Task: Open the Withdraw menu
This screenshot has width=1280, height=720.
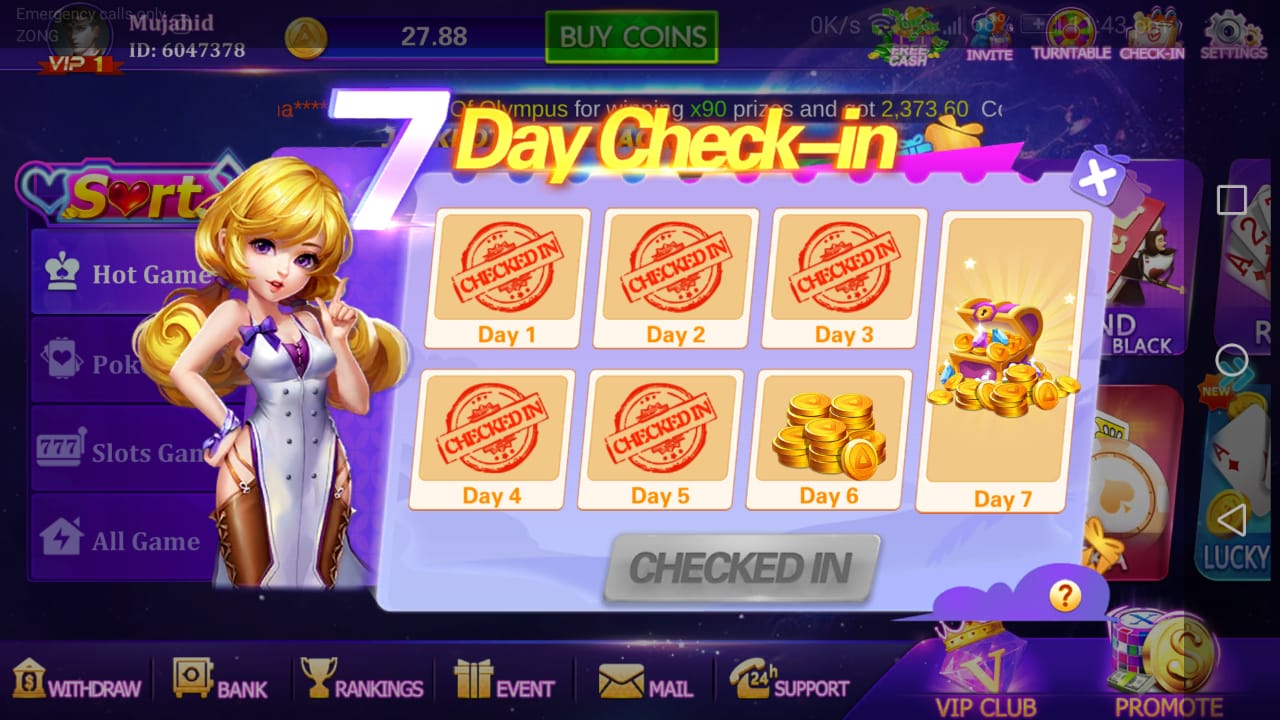Action: point(77,680)
